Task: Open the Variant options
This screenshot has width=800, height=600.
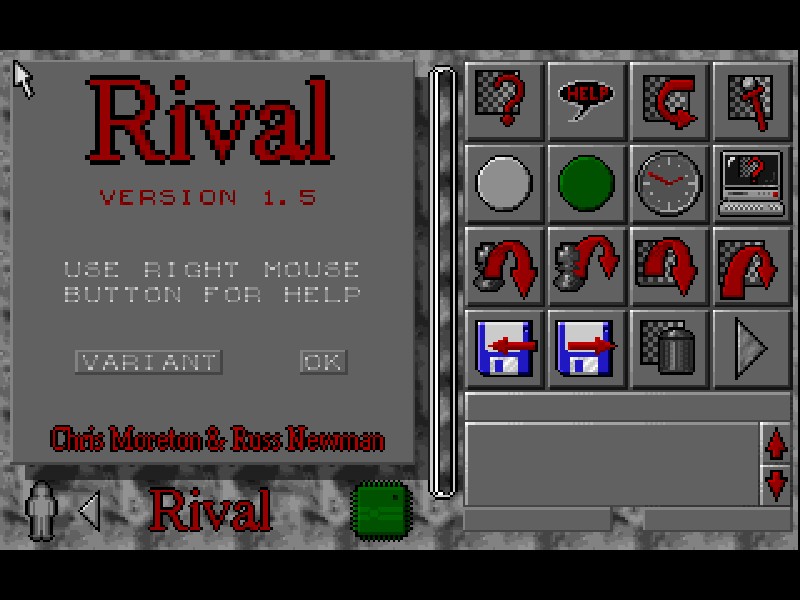Action: click(148, 361)
